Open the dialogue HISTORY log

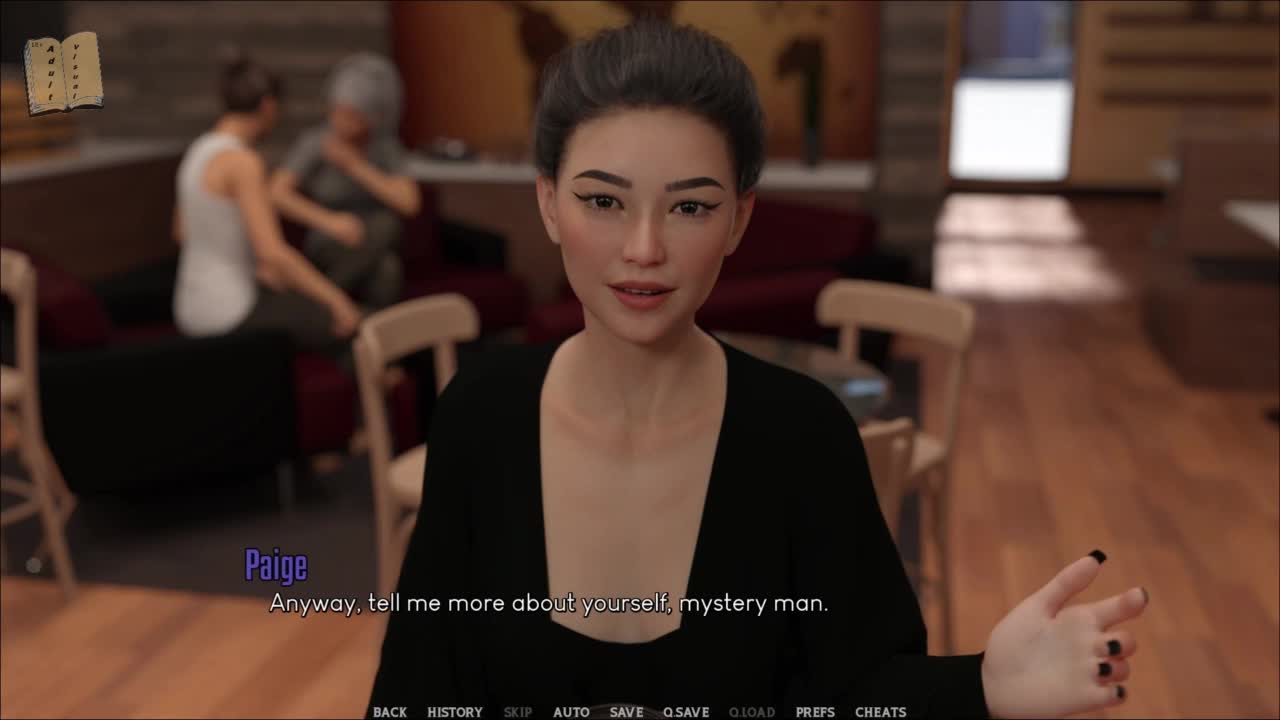coord(454,712)
